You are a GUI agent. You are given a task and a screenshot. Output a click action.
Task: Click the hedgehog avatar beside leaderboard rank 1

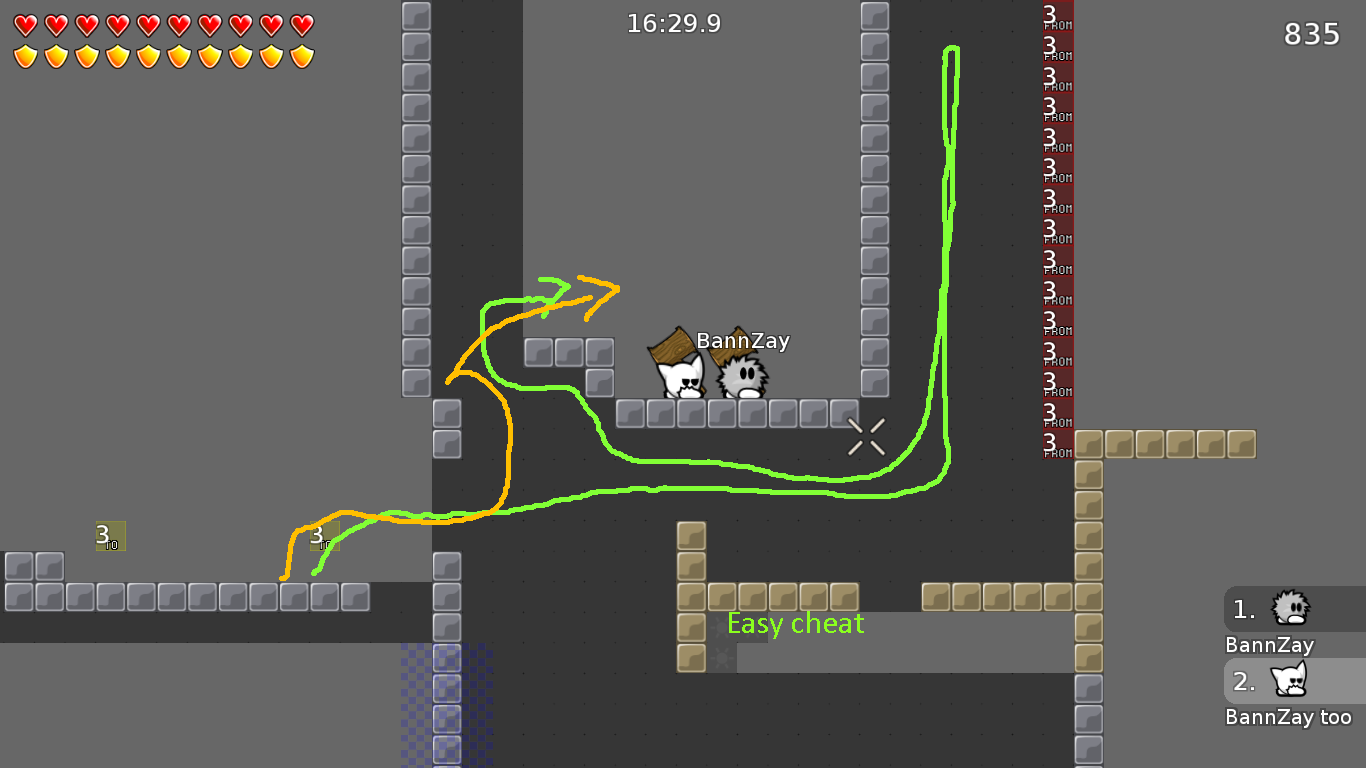coord(1290,608)
